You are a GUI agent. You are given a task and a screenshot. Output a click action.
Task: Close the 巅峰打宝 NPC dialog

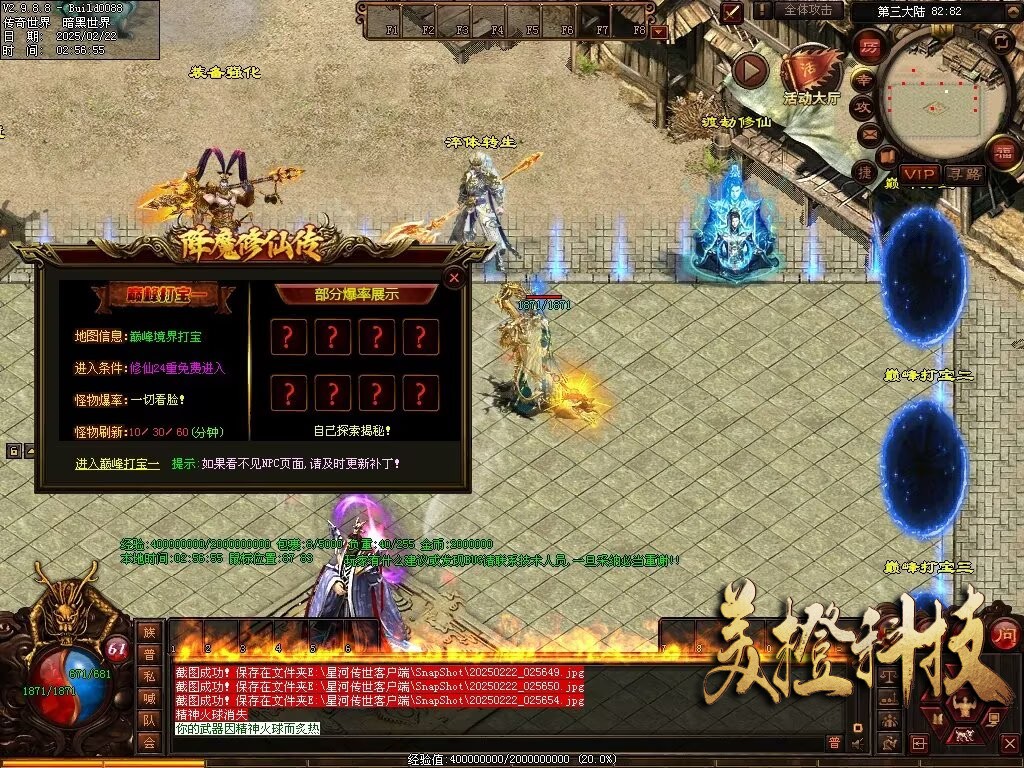tap(454, 278)
